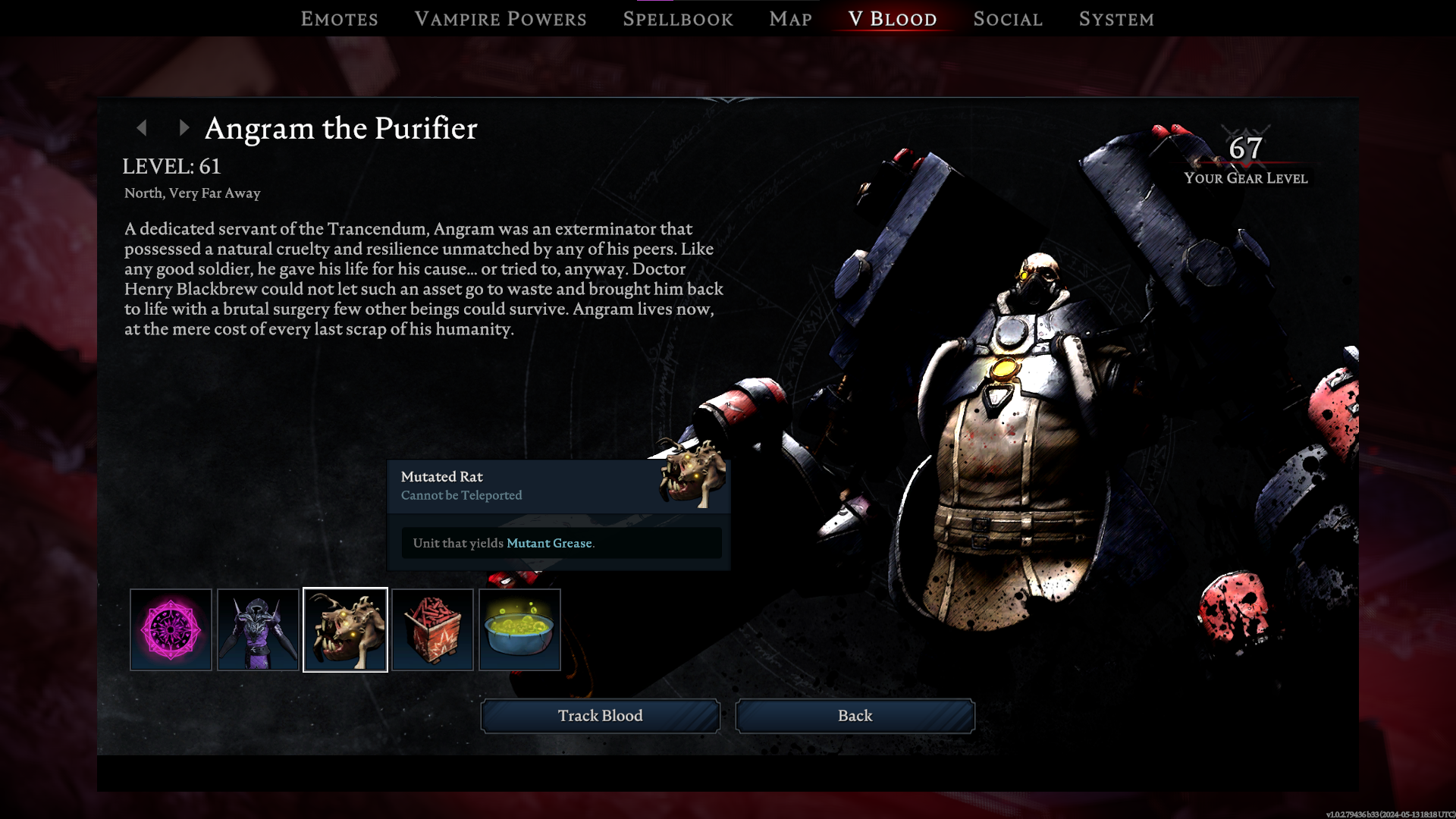1456x819 pixels.
Task: Select the V Blood tab
Action: 893,19
